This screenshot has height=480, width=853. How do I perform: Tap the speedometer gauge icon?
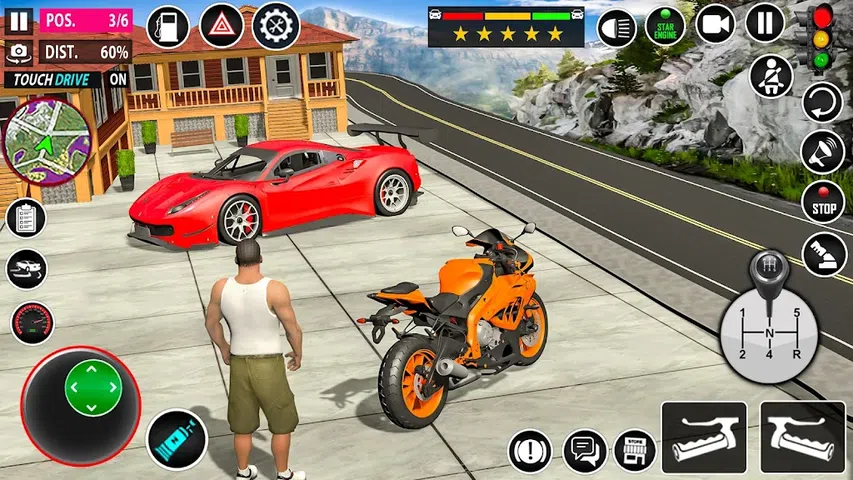32,323
